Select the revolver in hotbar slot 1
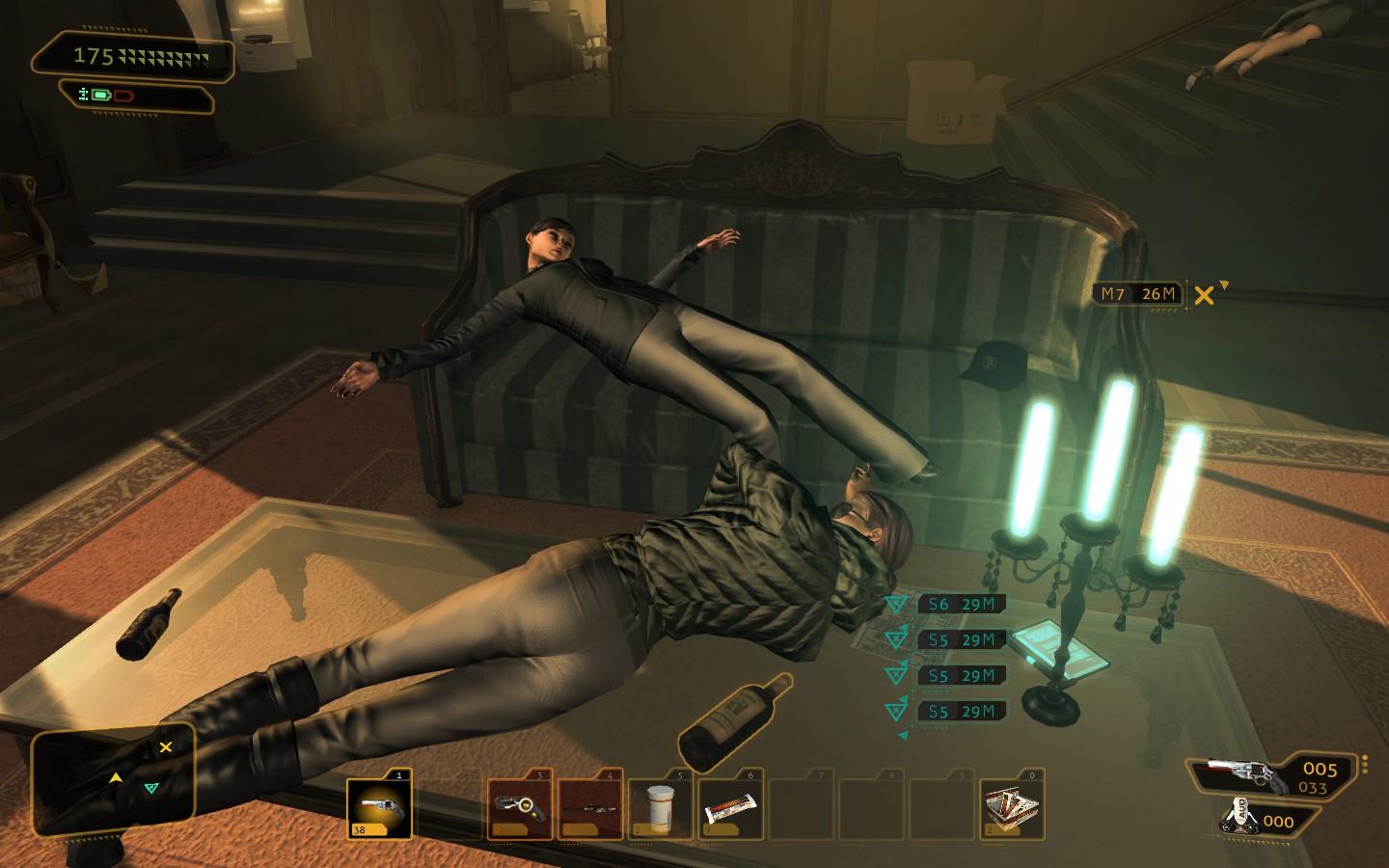 coord(378,808)
